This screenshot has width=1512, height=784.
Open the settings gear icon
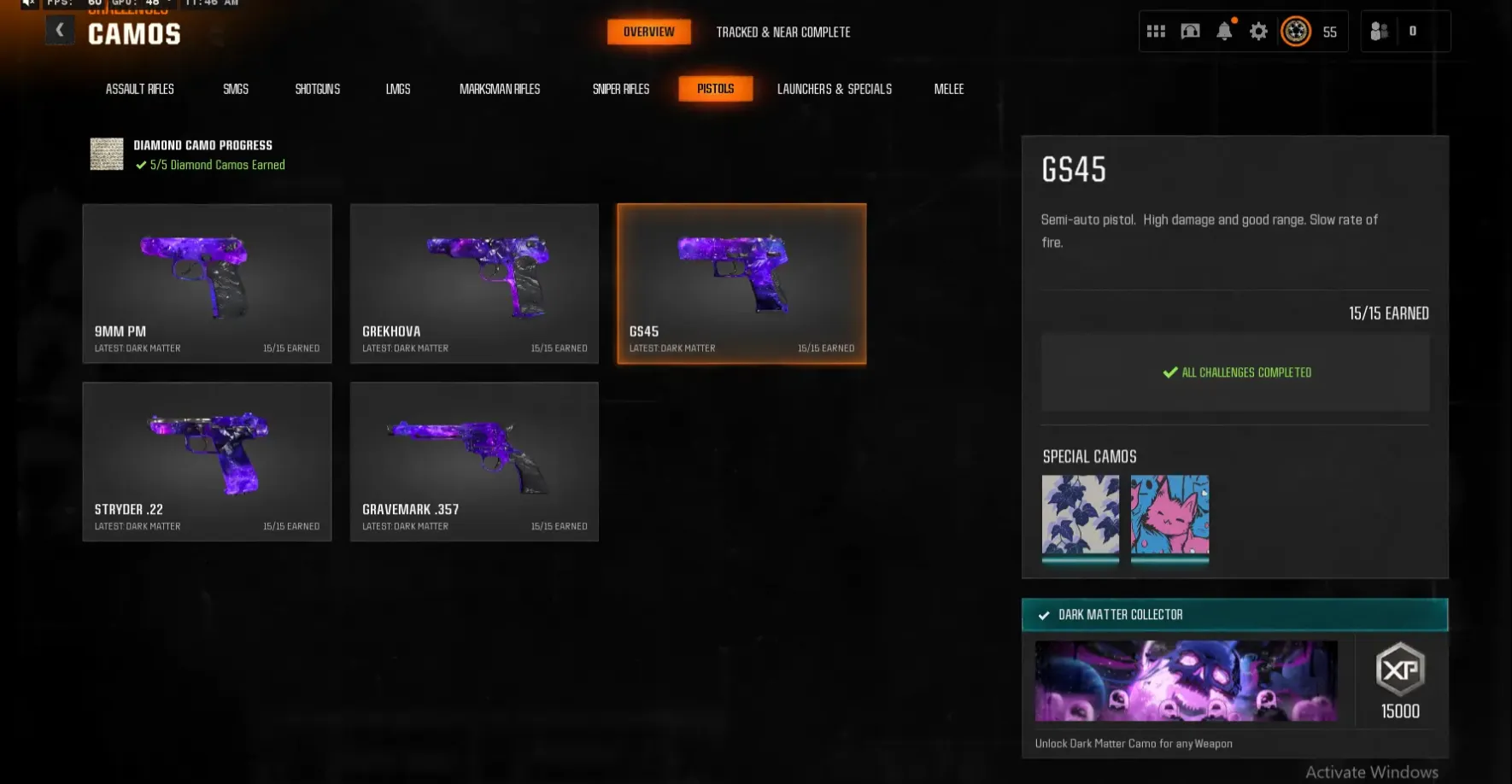pos(1257,31)
